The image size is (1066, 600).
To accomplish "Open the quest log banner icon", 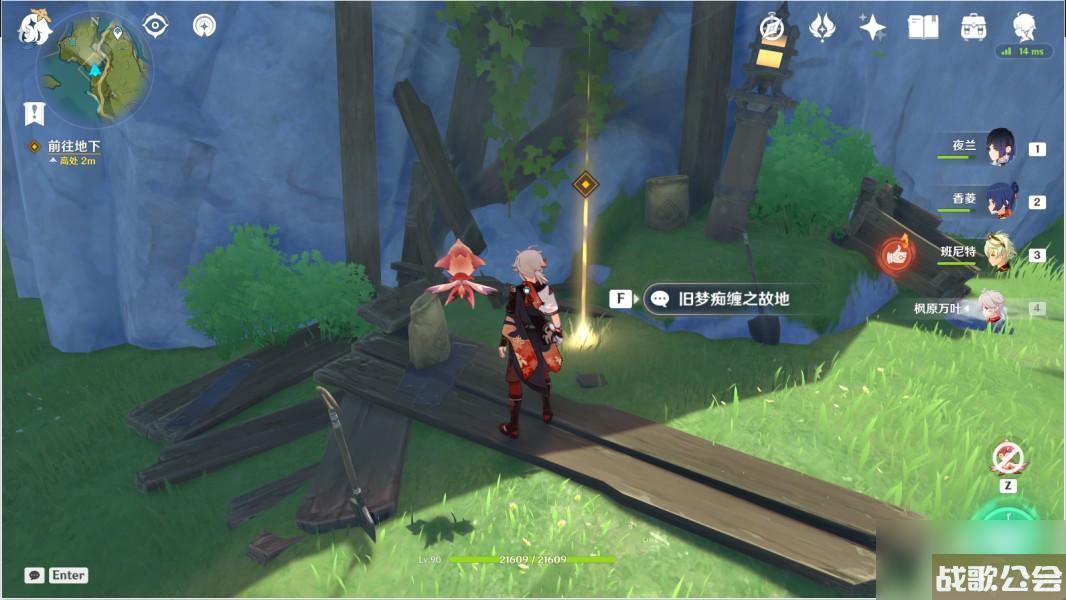I will 34,112.
